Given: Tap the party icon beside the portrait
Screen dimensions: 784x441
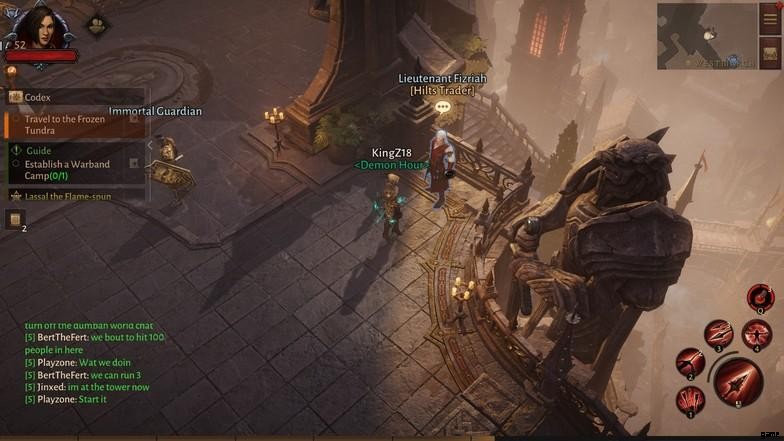Looking at the screenshot, I should pos(98,25).
